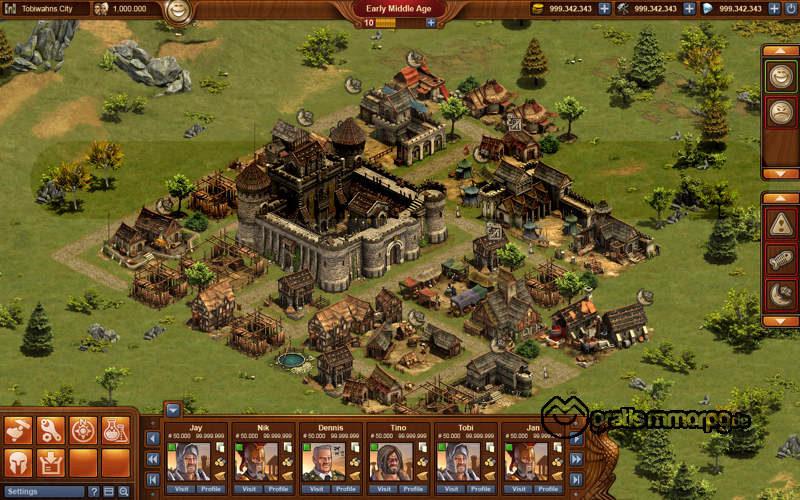Image resolution: width=800 pixels, height=500 pixels.
Task: Select the wrench tools icon
Action: [x=51, y=430]
